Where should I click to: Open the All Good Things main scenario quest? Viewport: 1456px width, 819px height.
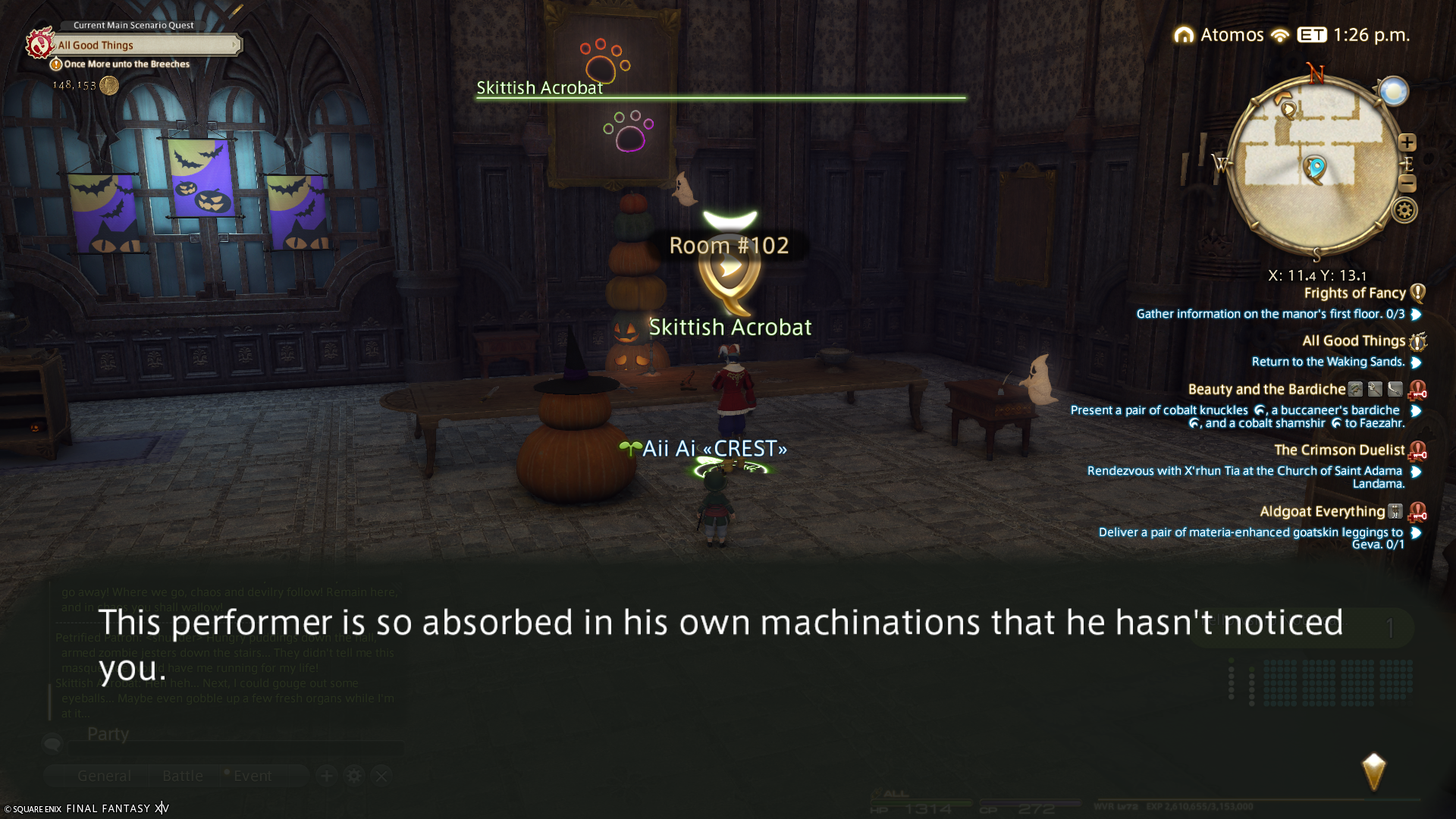click(144, 45)
